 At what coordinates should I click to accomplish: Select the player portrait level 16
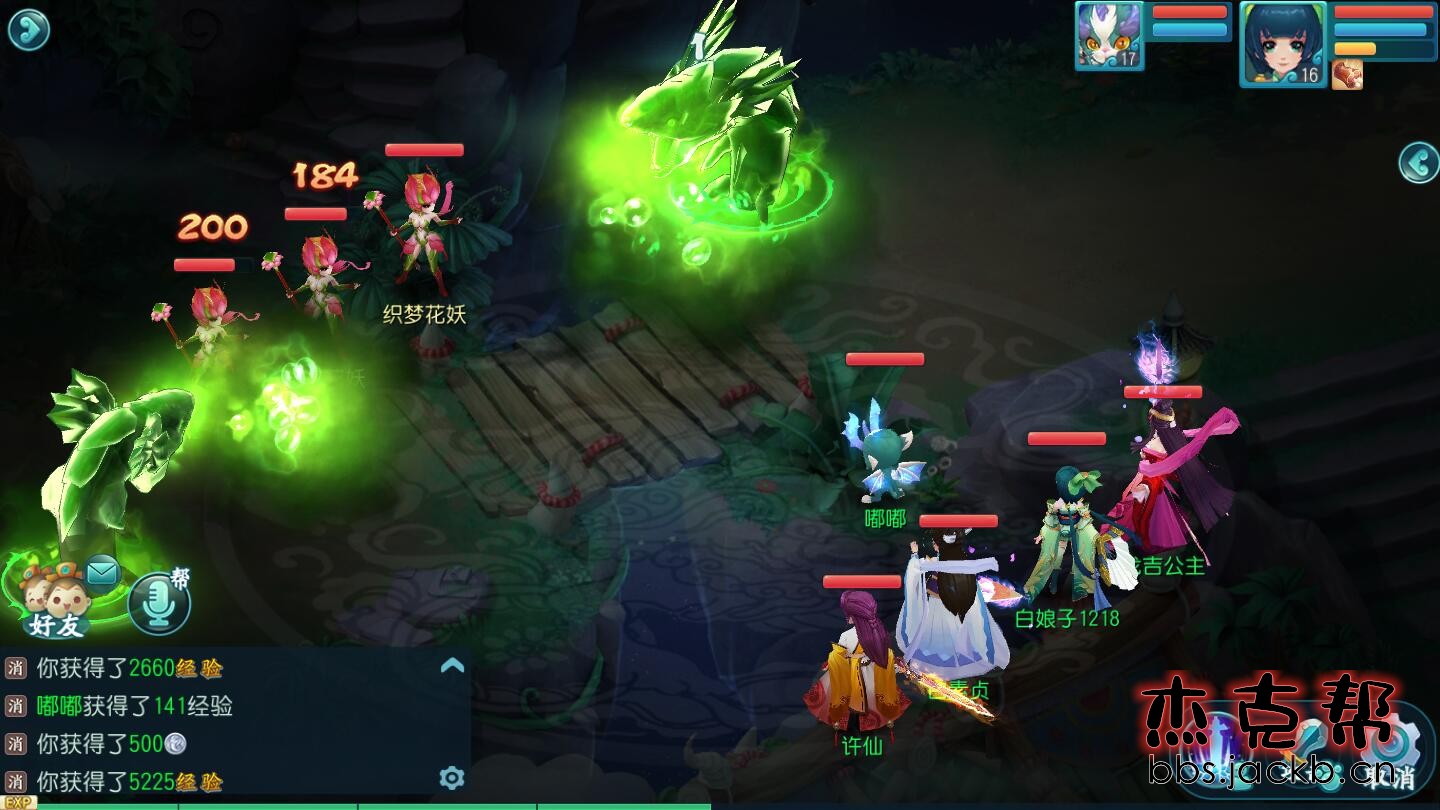[1283, 43]
